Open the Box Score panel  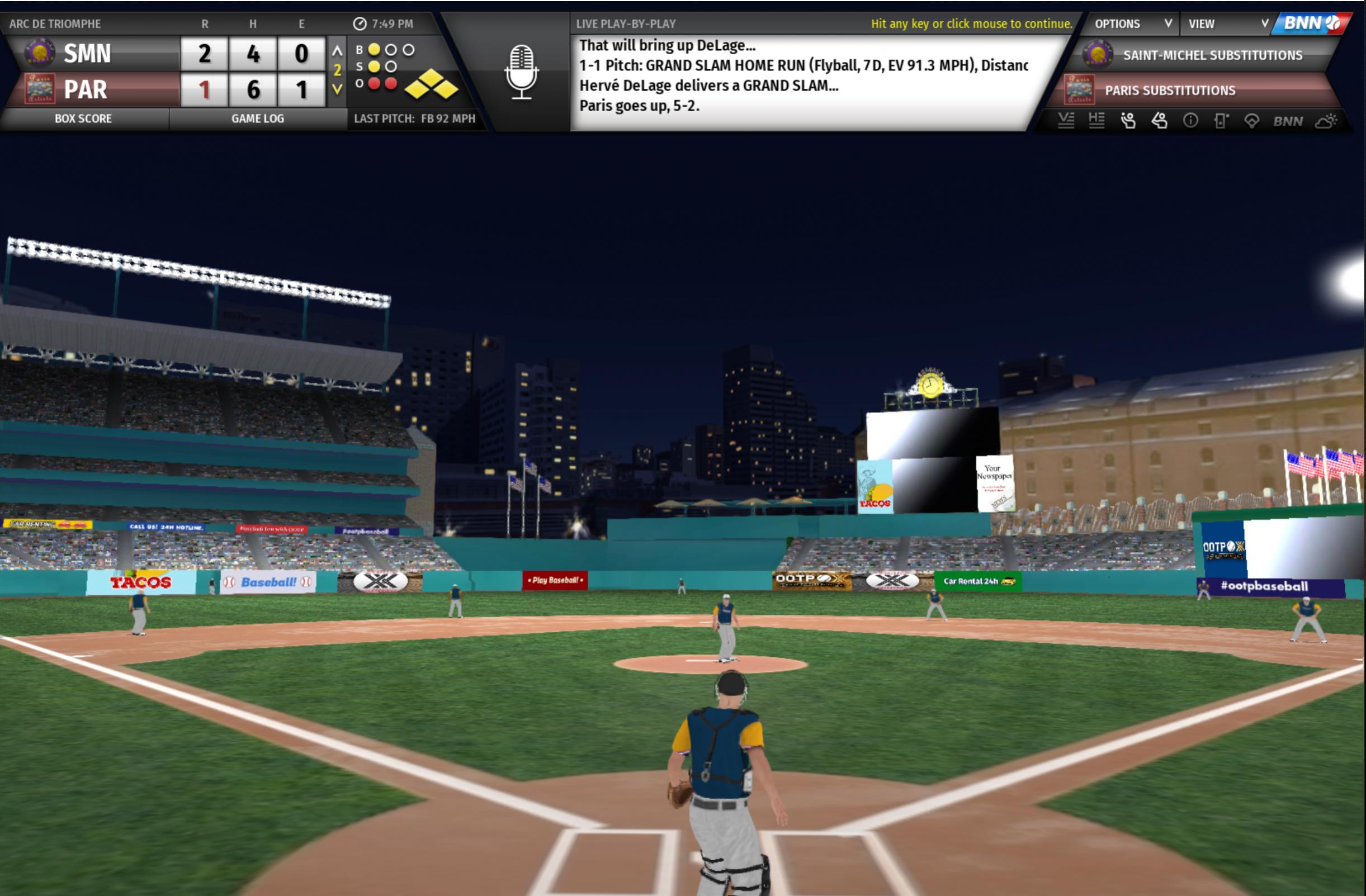click(x=83, y=118)
